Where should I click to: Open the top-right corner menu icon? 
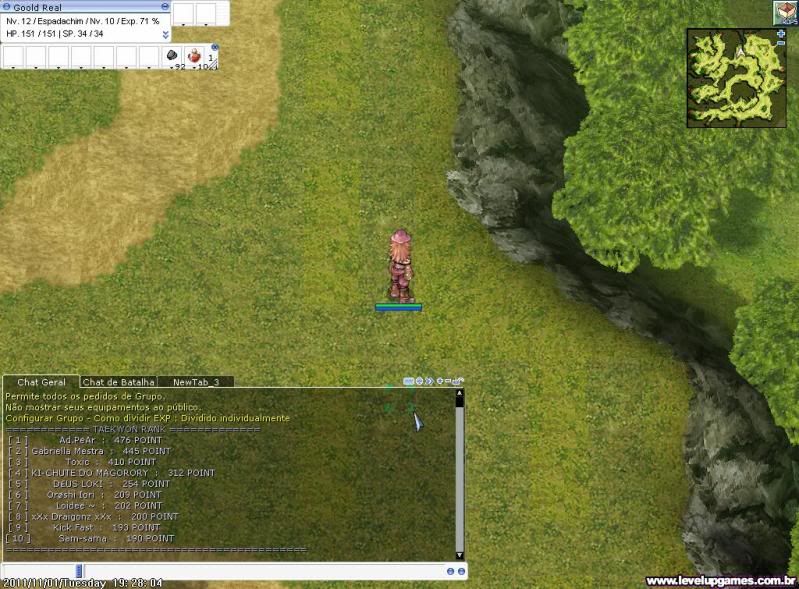pyautogui.click(x=785, y=12)
